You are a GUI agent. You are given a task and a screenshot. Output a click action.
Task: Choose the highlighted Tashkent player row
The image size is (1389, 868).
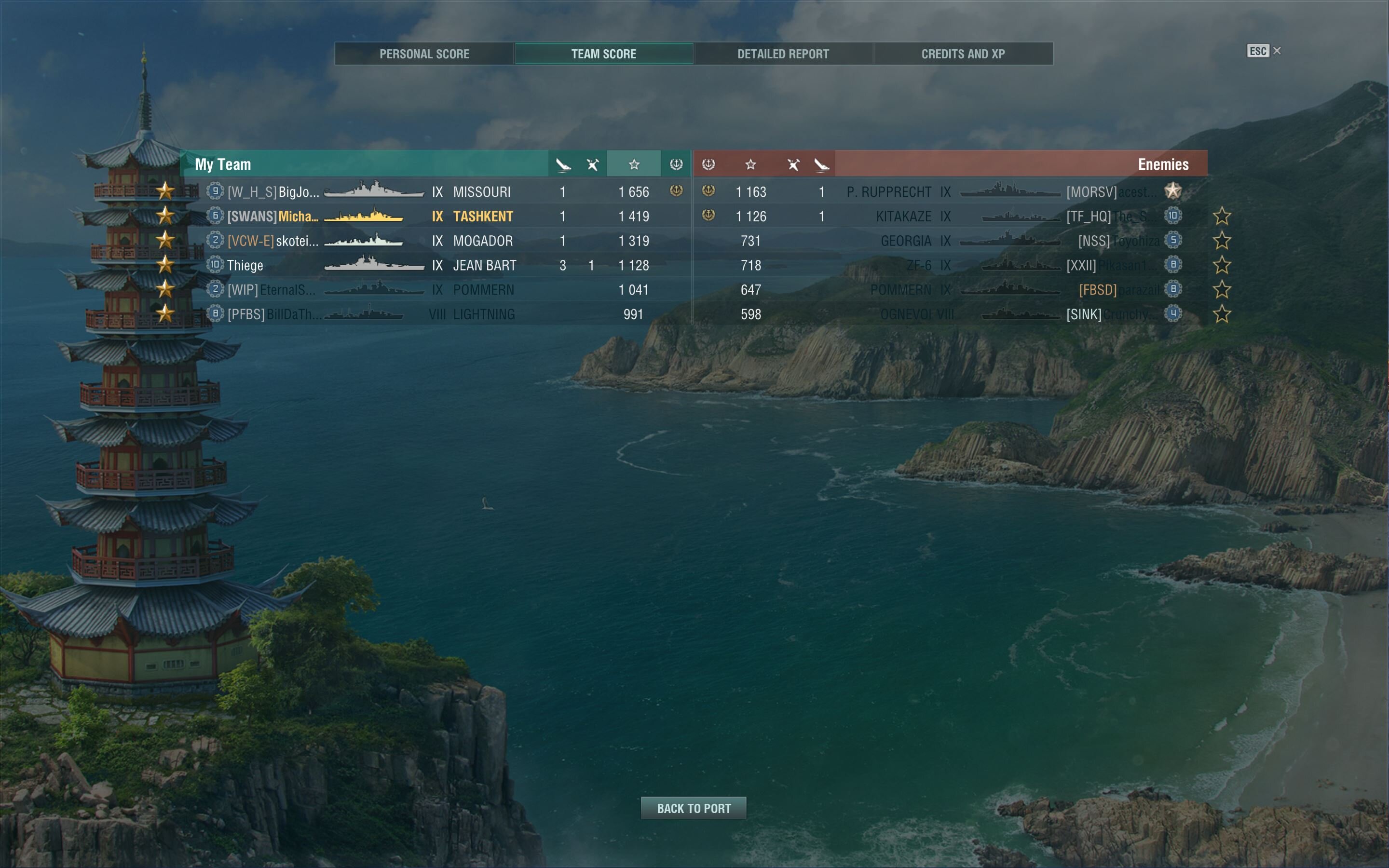[x=436, y=217]
